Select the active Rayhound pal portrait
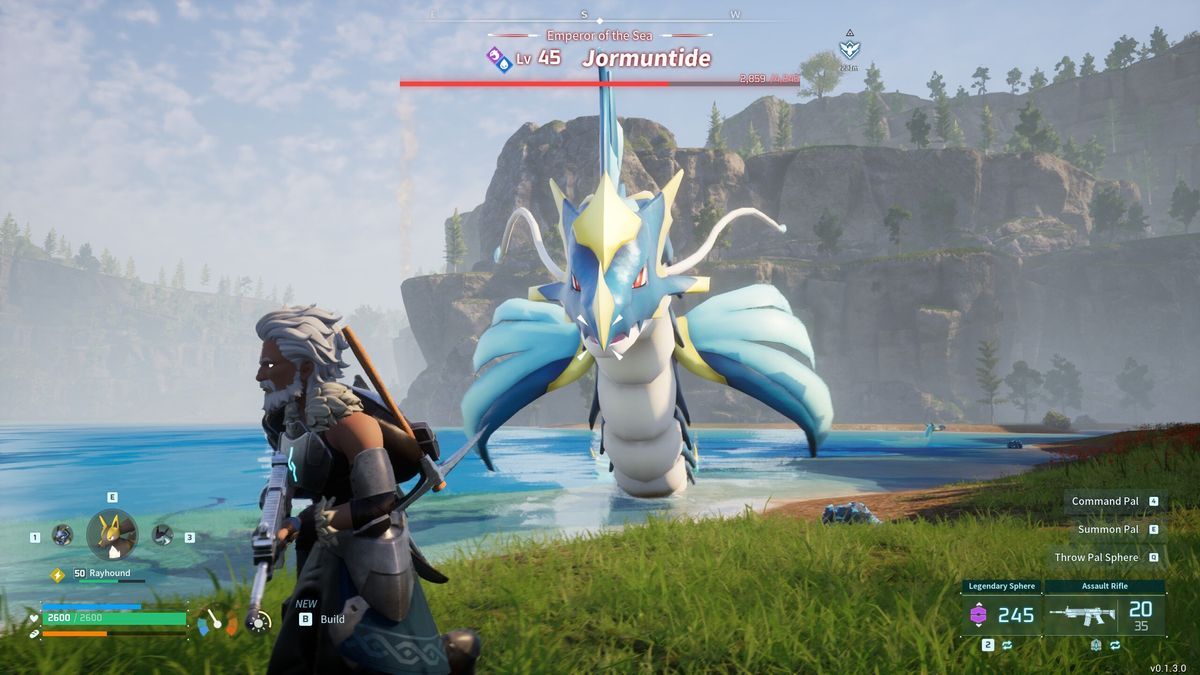The width and height of the screenshot is (1200, 675). pos(111,534)
